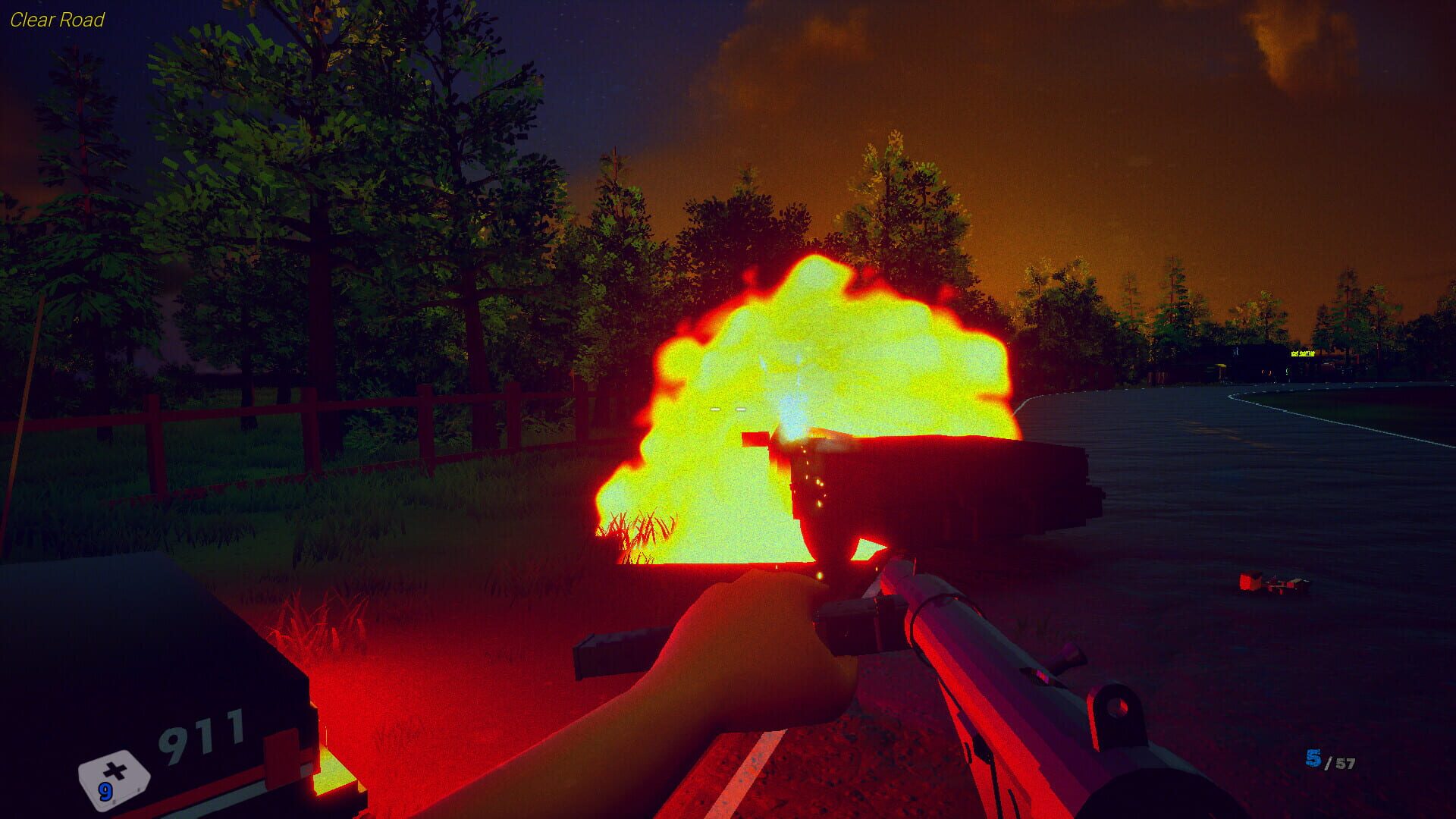Click the glowing yellow sign in the distance

pyautogui.click(x=1301, y=355)
